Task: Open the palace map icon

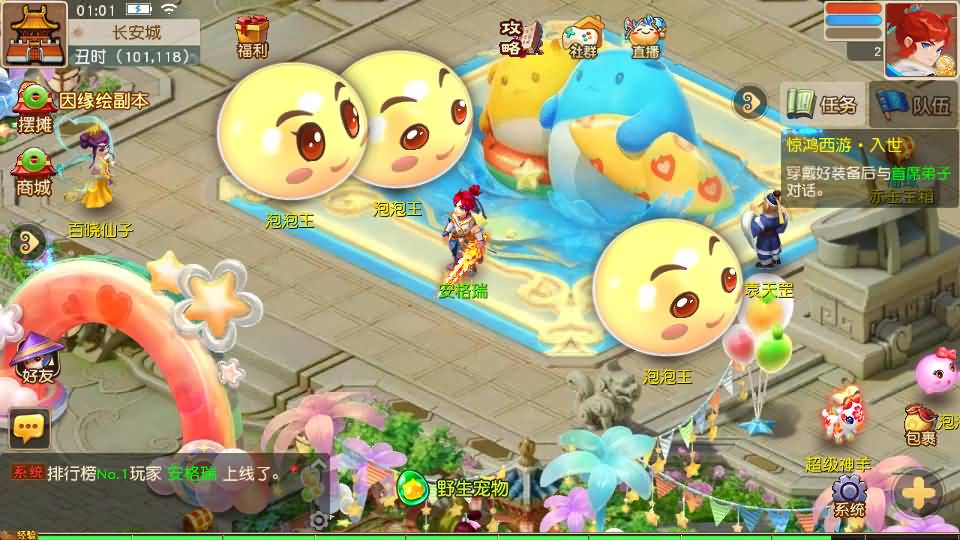Action: 35,32
